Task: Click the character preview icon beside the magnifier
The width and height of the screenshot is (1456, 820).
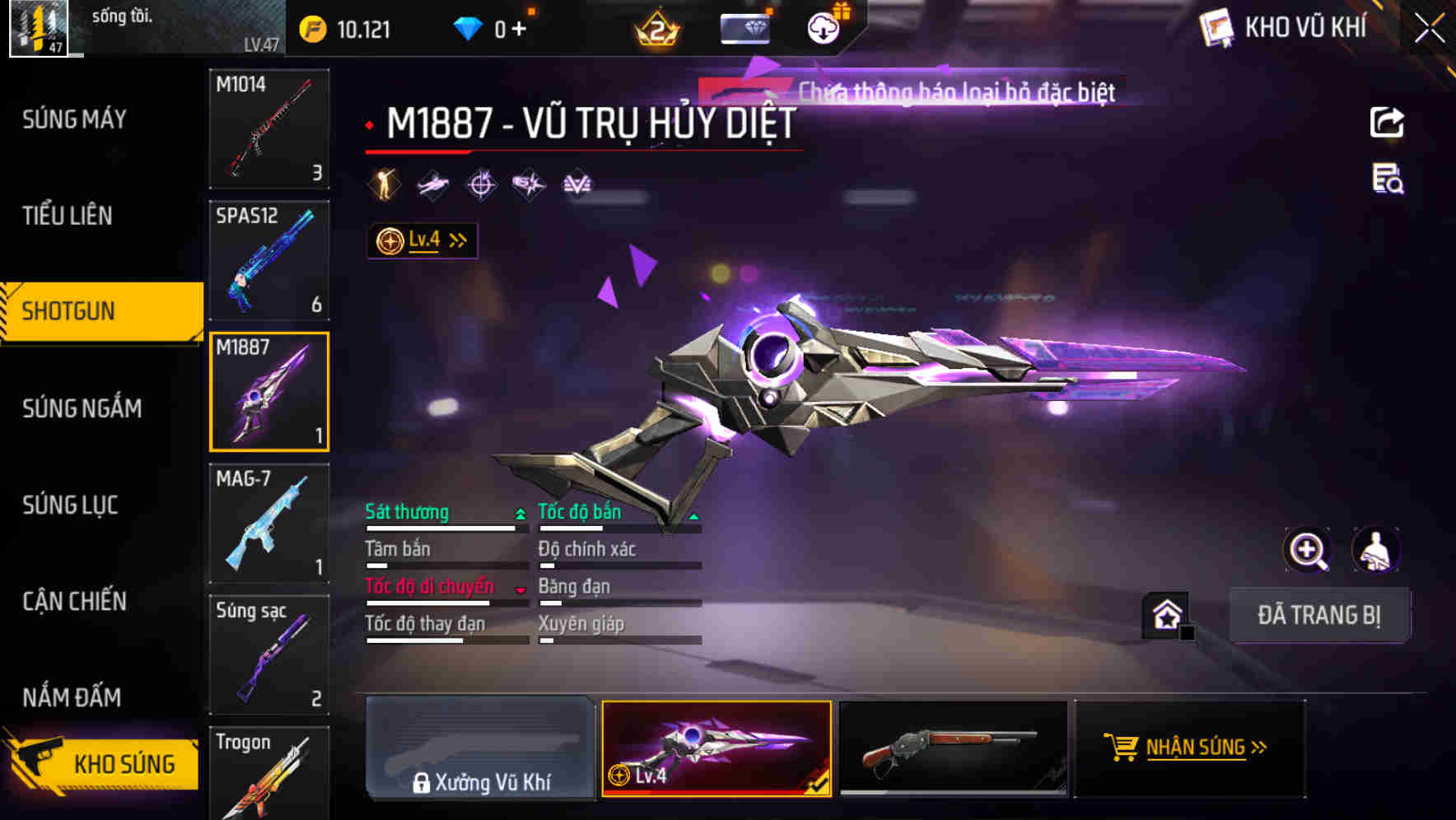Action: 1375,550
